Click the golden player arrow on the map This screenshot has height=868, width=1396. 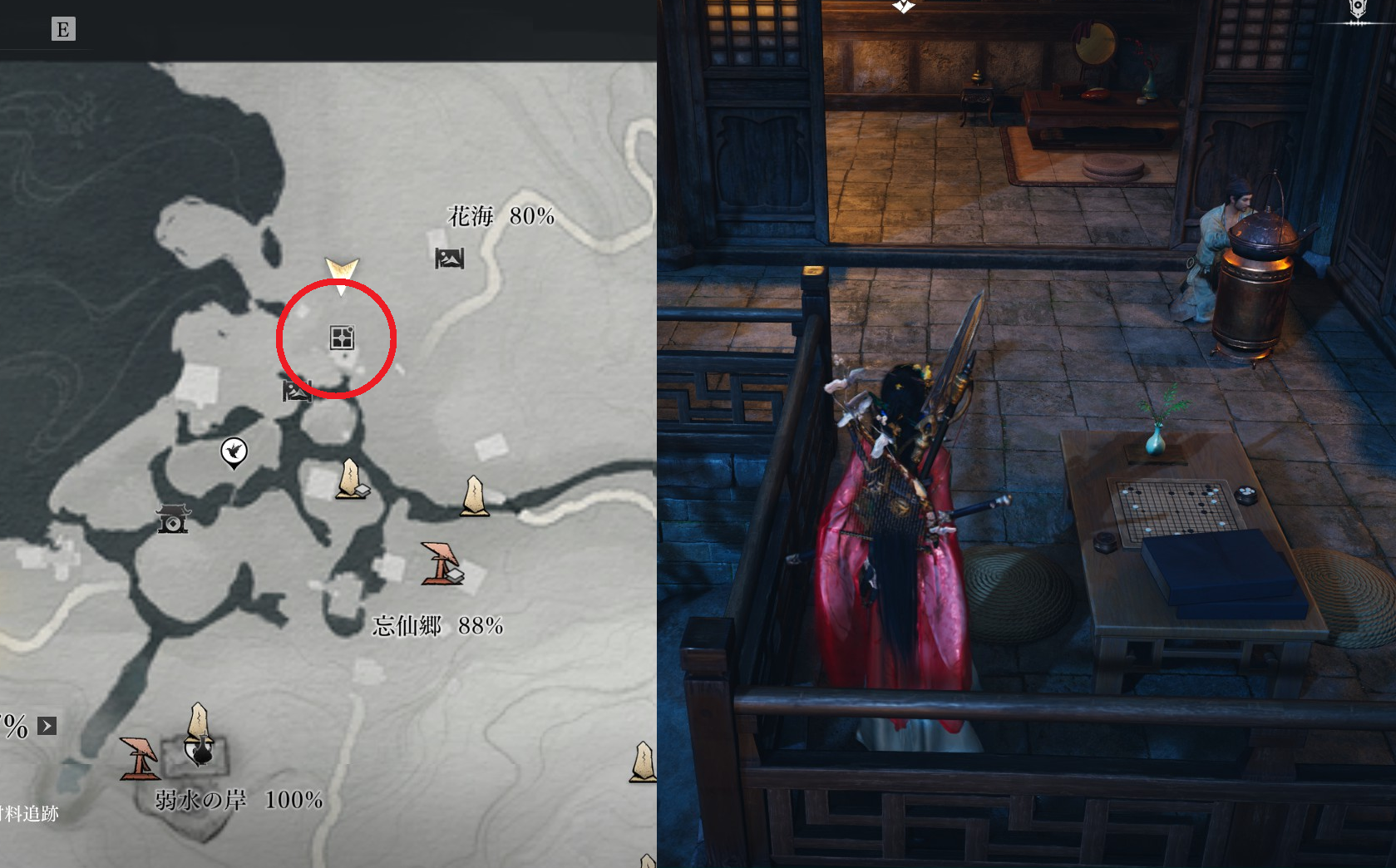341,273
